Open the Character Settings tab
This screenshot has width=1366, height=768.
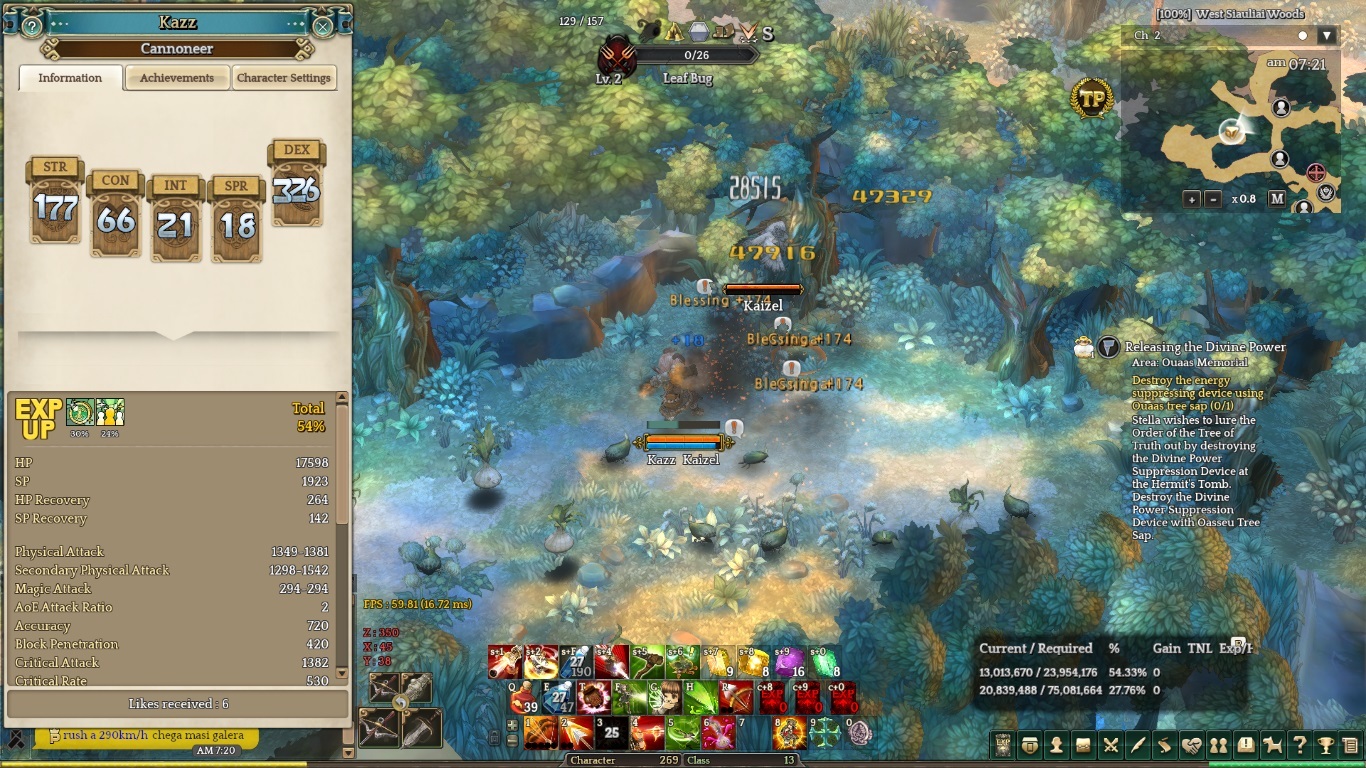(284, 78)
